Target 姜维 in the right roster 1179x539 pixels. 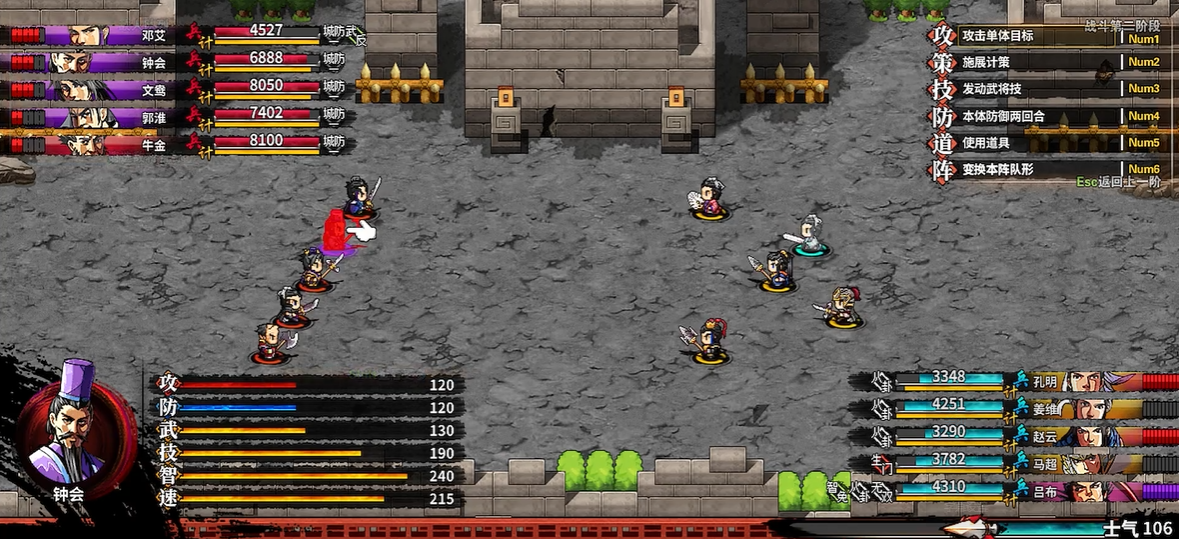click(x=1090, y=408)
